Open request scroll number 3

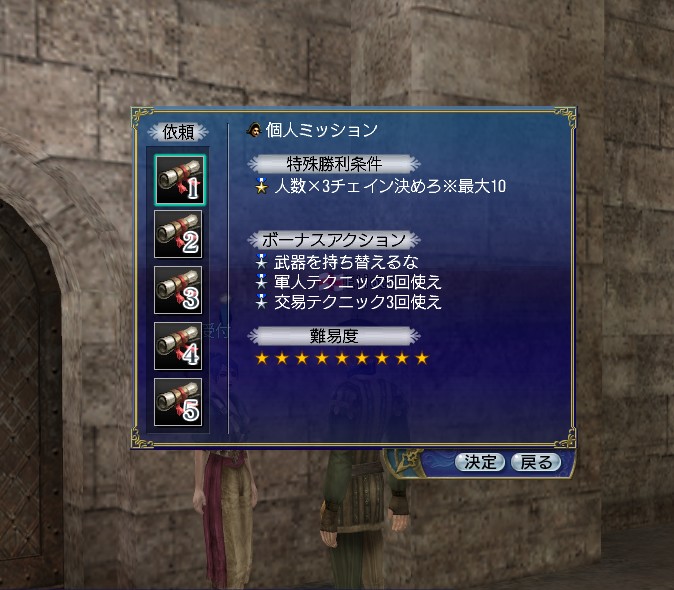click(x=179, y=290)
